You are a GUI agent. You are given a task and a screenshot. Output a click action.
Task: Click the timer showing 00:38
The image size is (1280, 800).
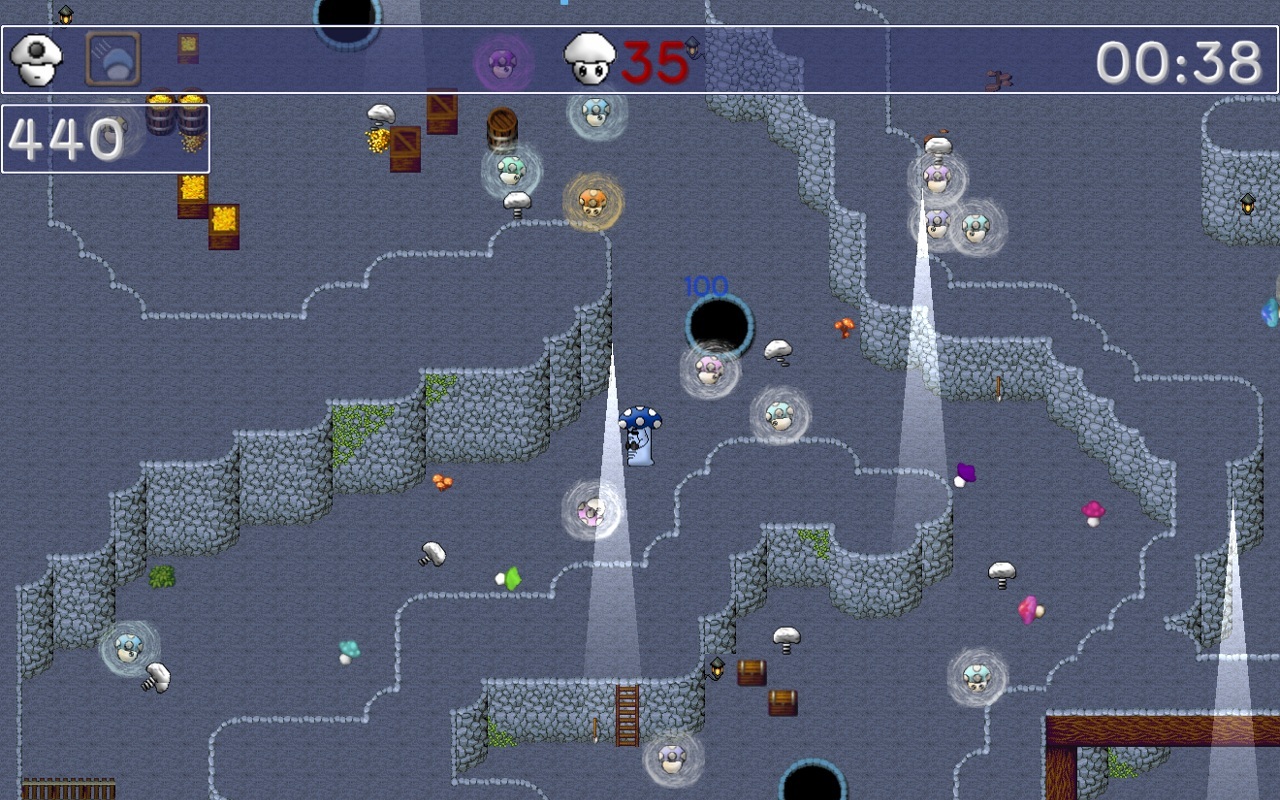point(1180,62)
